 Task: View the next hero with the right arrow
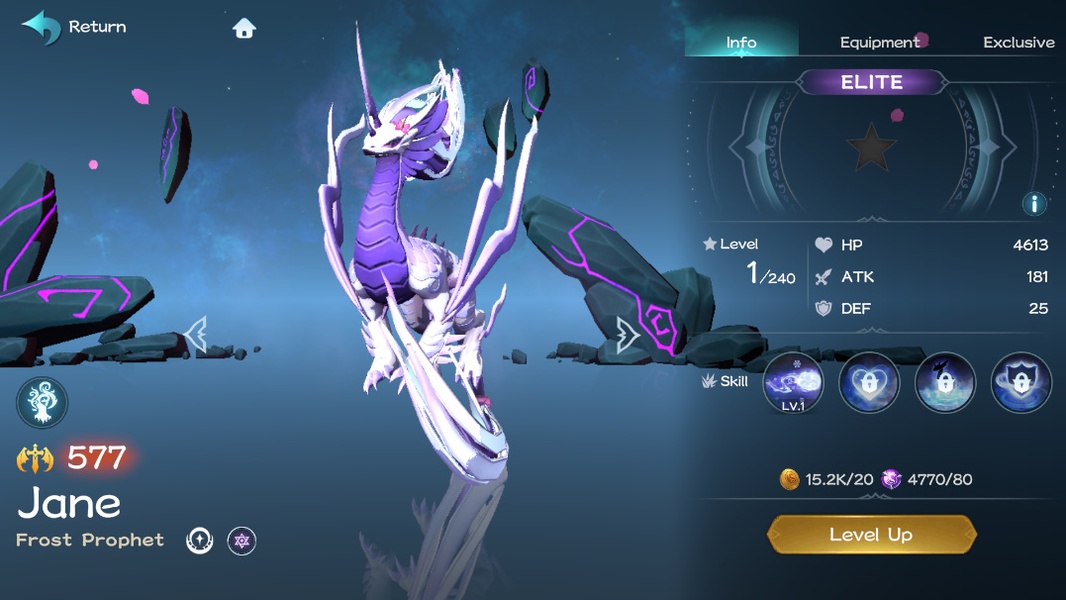coord(628,335)
